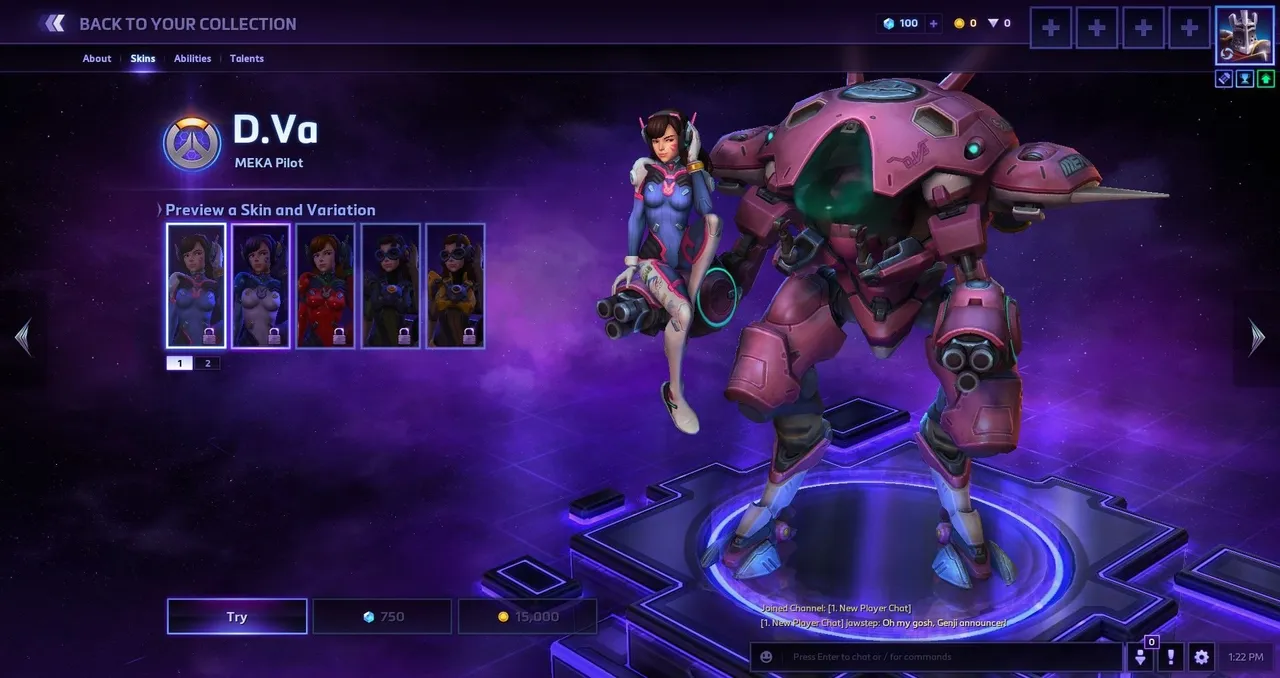Select the white-suited D.Va skin variation
The image size is (1280, 678).
261,286
